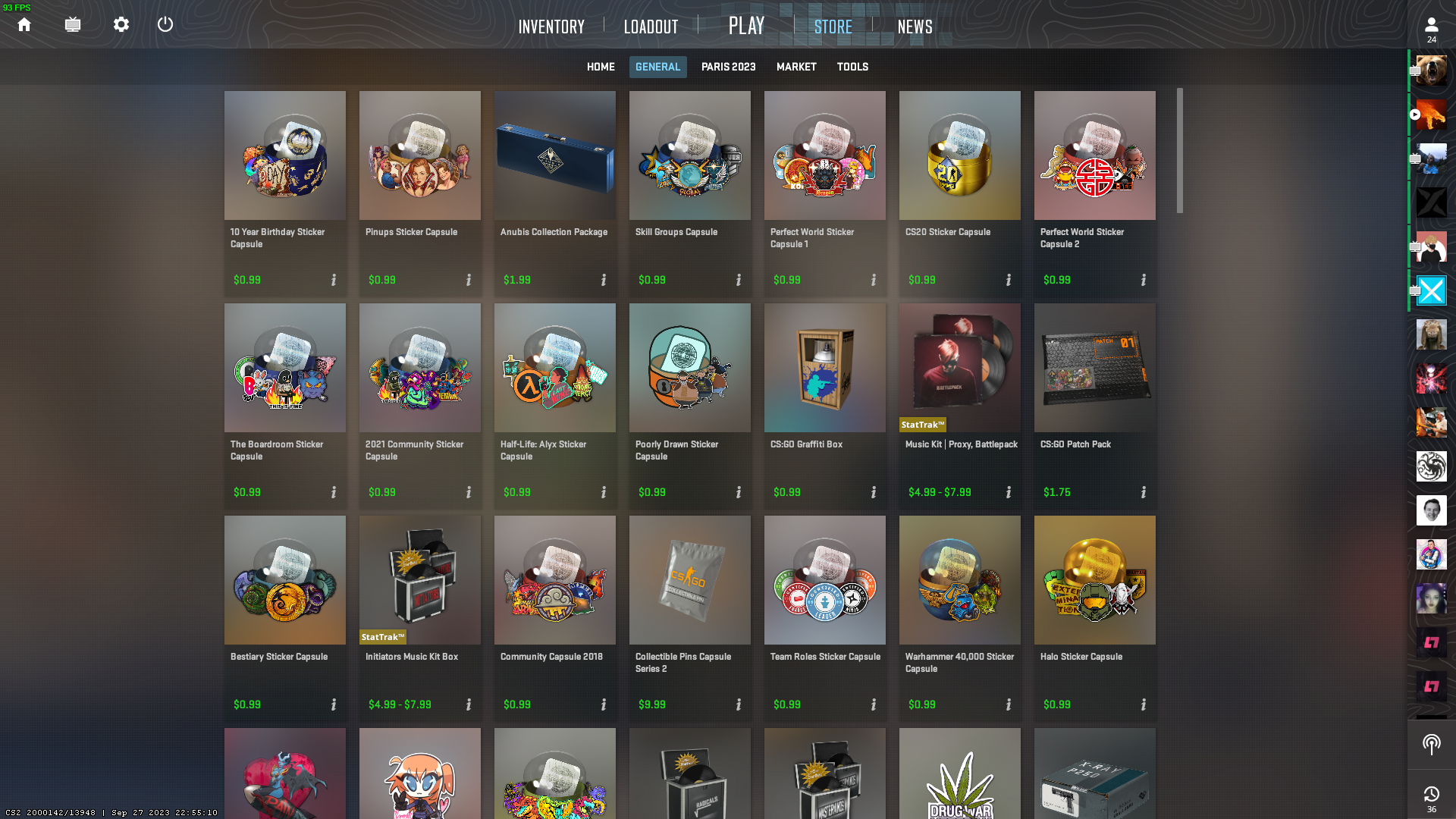
Task: Select NEWS from the top navigation
Action: [x=914, y=27]
